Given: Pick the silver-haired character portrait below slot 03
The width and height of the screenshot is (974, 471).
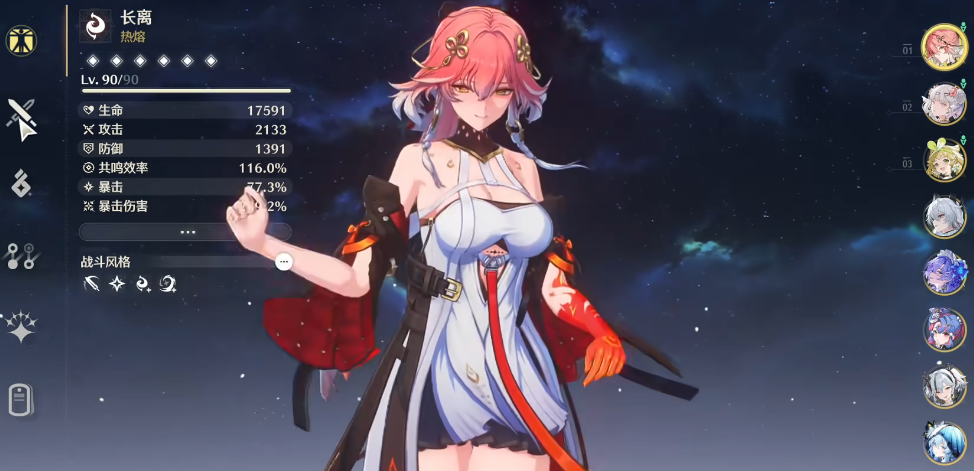Looking at the screenshot, I should [944, 216].
